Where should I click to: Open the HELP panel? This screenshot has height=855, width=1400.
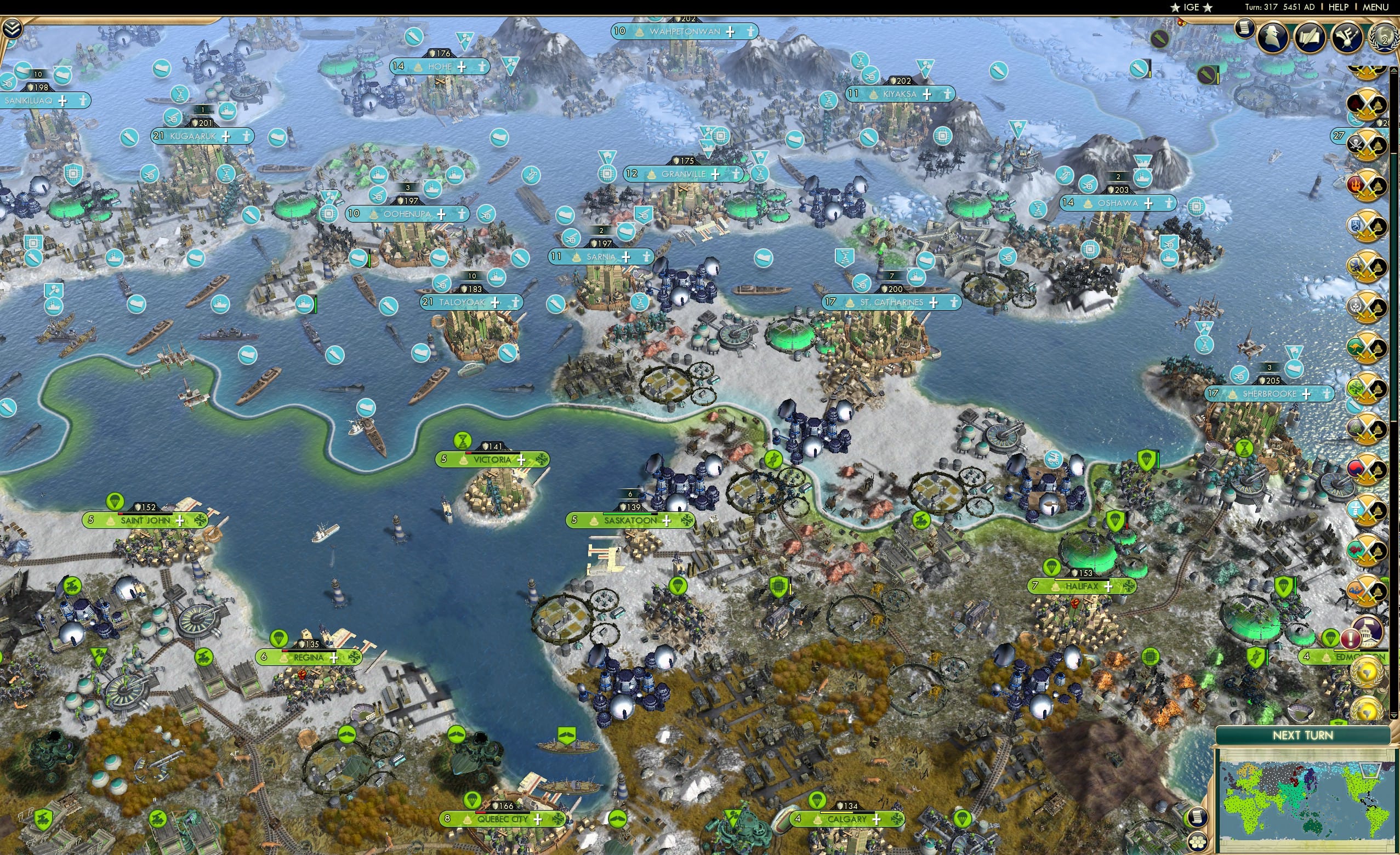(x=1339, y=7)
